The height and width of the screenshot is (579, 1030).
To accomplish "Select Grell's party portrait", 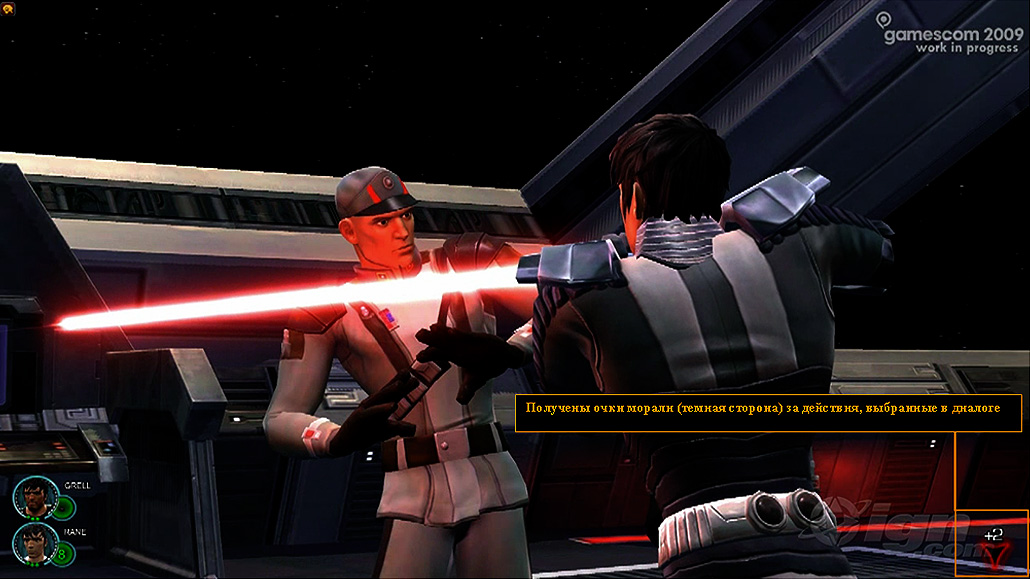I will tap(35, 496).
